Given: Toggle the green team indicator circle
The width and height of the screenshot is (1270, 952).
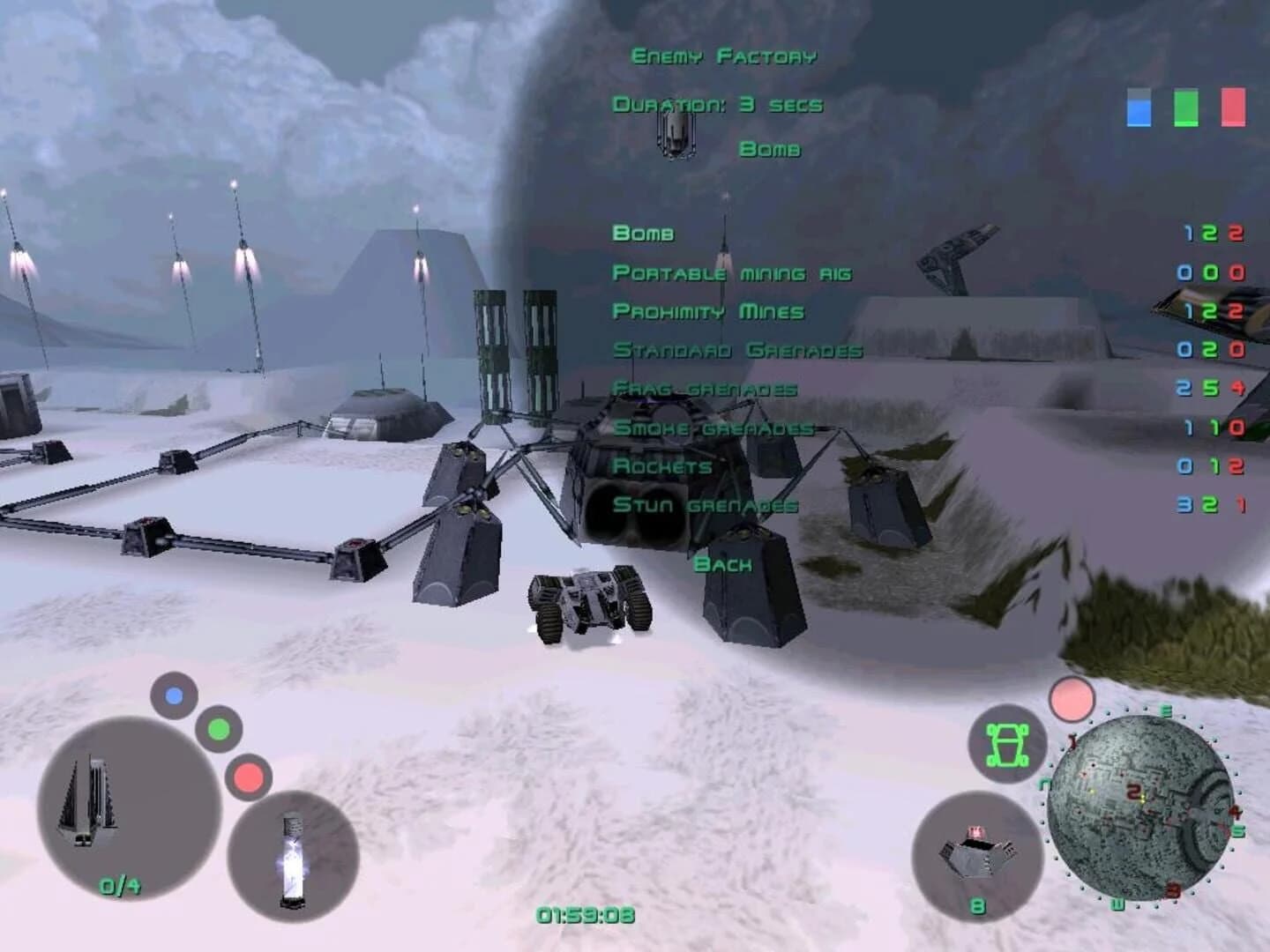Looking at the screenshot, I should [219, 730].
